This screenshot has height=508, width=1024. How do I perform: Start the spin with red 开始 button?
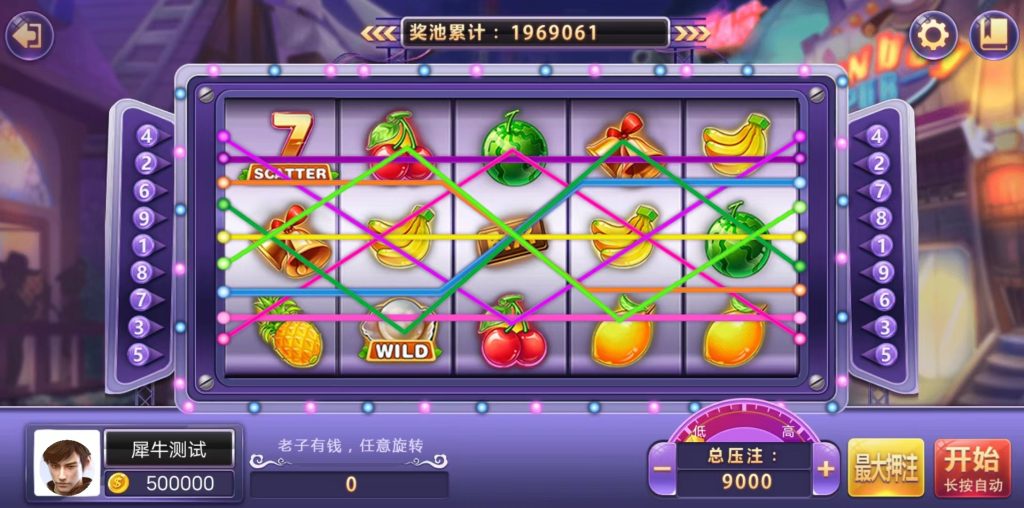[972, 468]
